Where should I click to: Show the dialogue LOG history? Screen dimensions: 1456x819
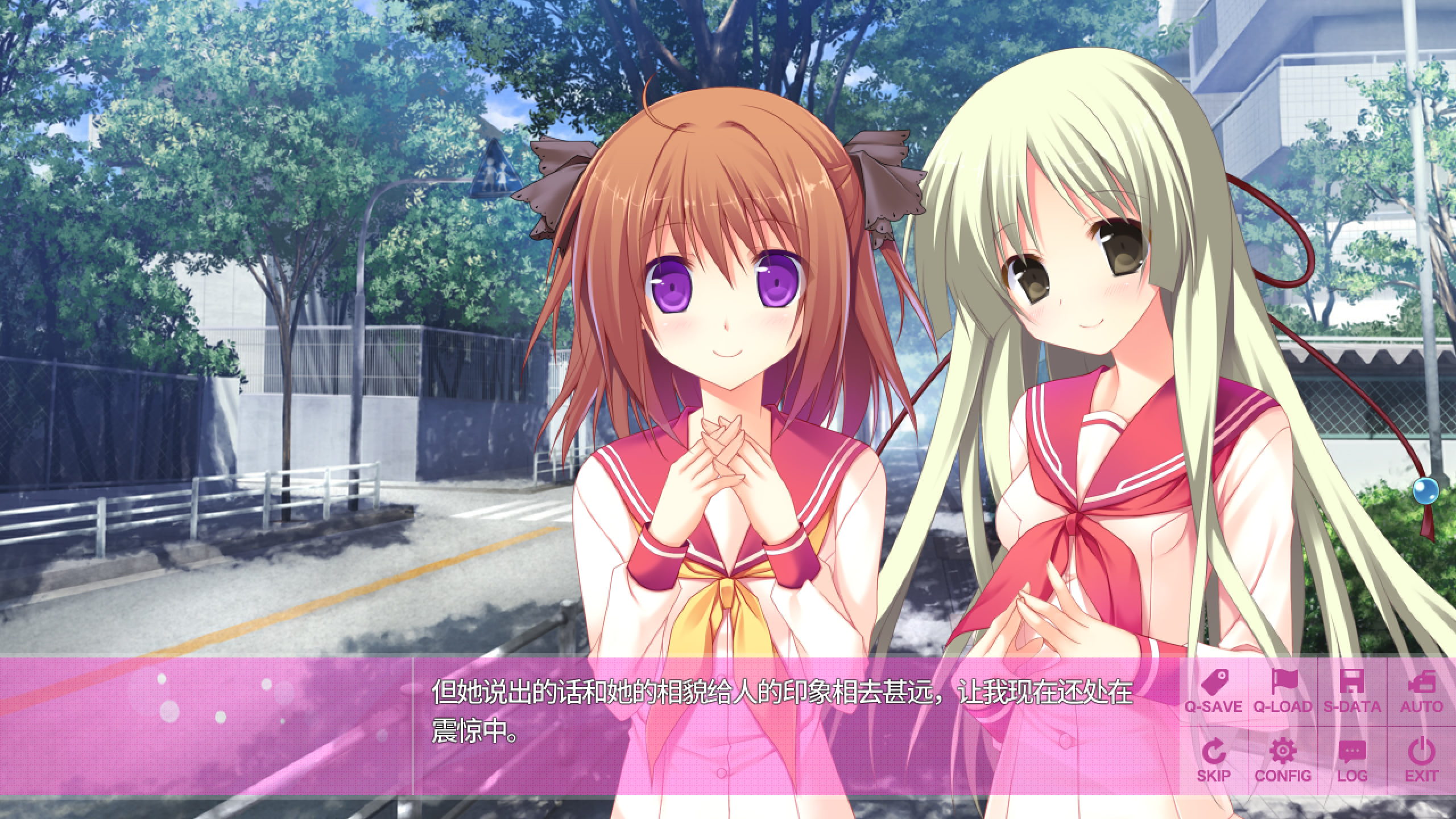tap(1352, 760)
